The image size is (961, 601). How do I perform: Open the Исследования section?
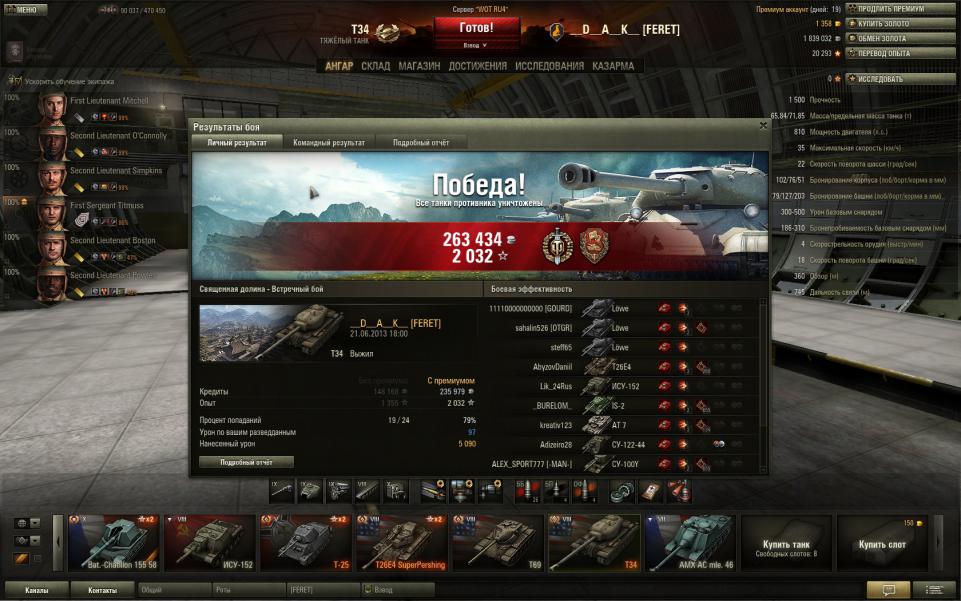coord(549,66)
